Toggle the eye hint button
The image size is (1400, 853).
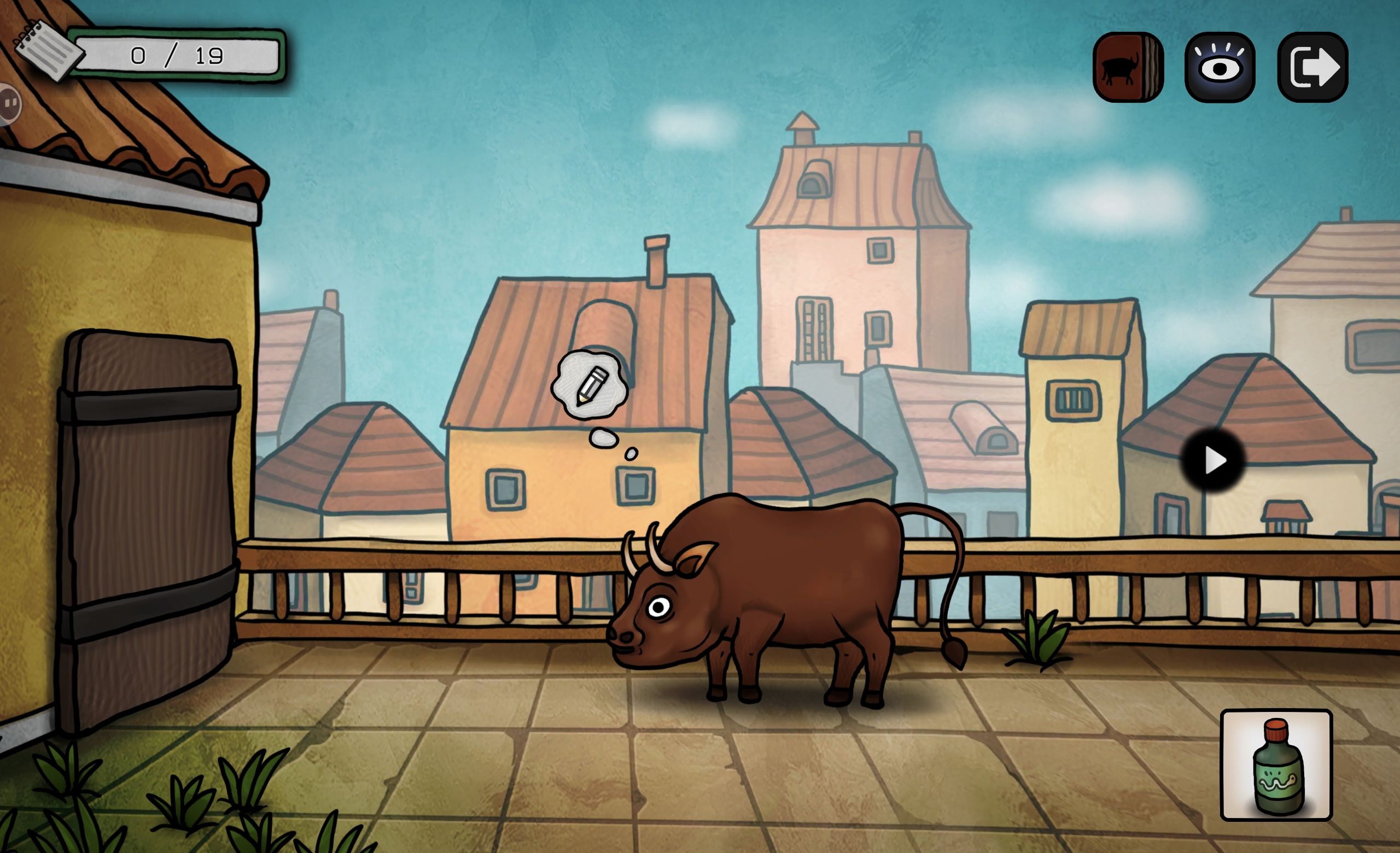click(x=1220, y=68)
